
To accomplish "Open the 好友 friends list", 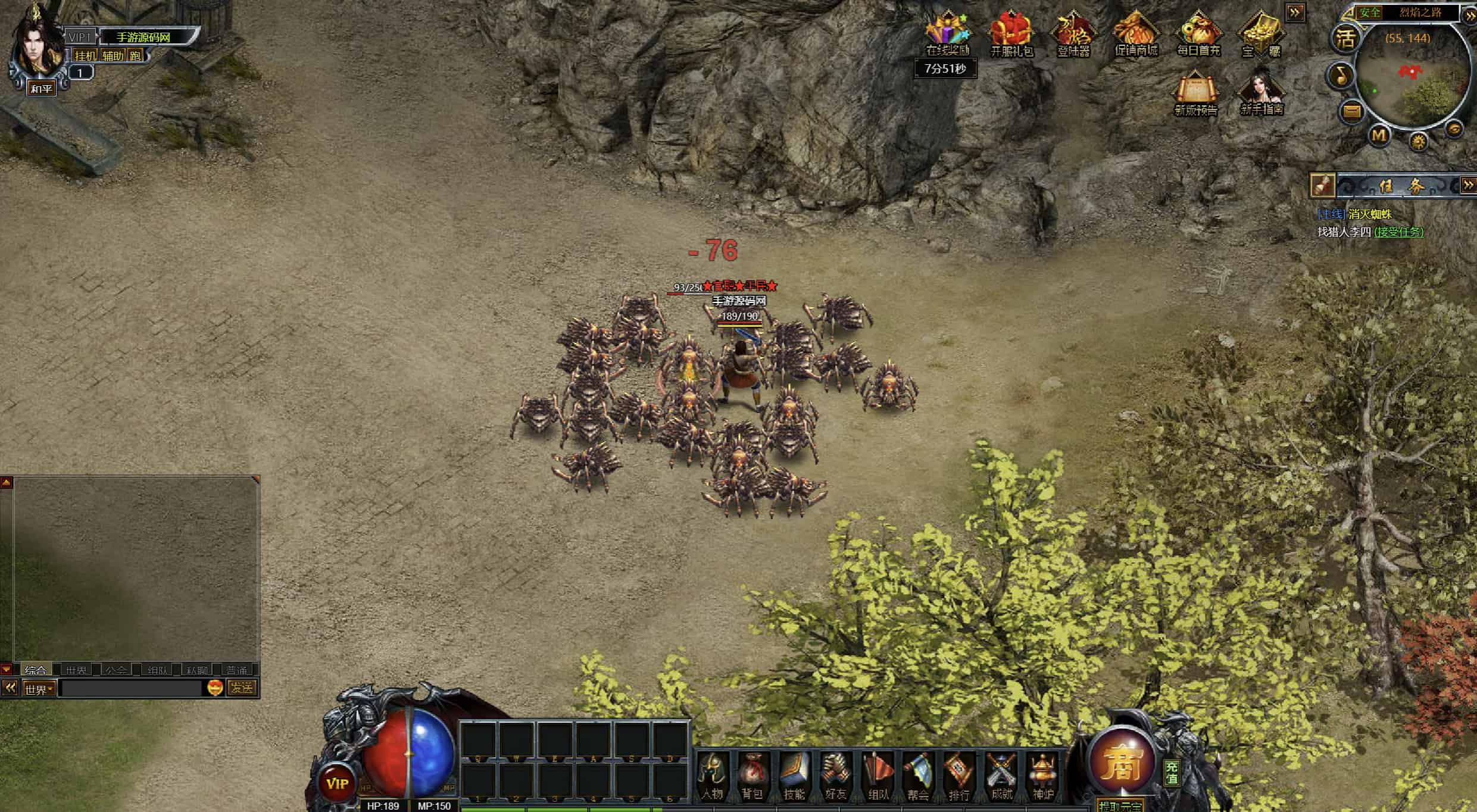I will point(836,776).
